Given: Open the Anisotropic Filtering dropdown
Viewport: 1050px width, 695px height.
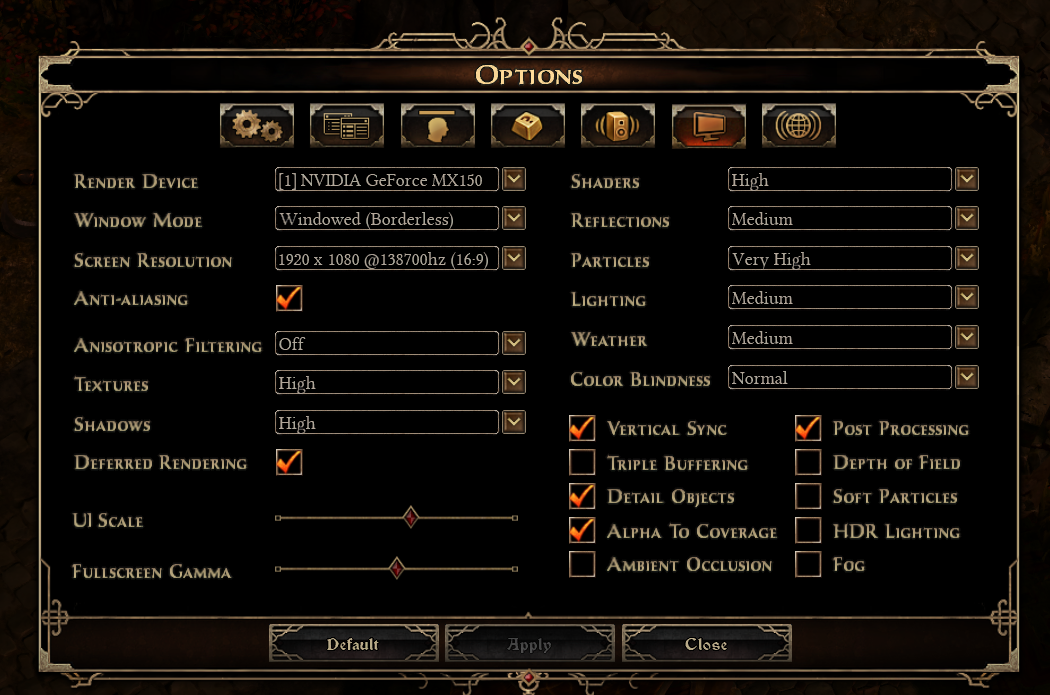Looking at the screenshot, I should click(514, 344).
